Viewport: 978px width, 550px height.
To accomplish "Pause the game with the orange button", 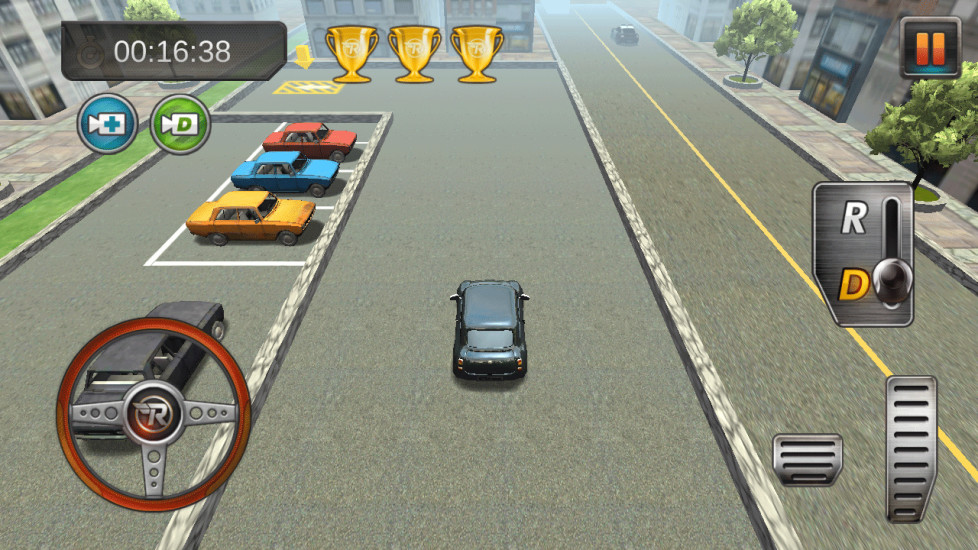I will pyautogui.click(x=930, y=47).
